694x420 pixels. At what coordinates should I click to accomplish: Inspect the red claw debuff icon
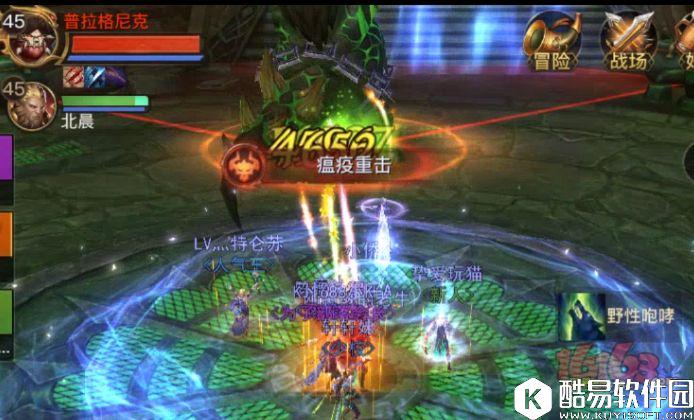point(74,77)
